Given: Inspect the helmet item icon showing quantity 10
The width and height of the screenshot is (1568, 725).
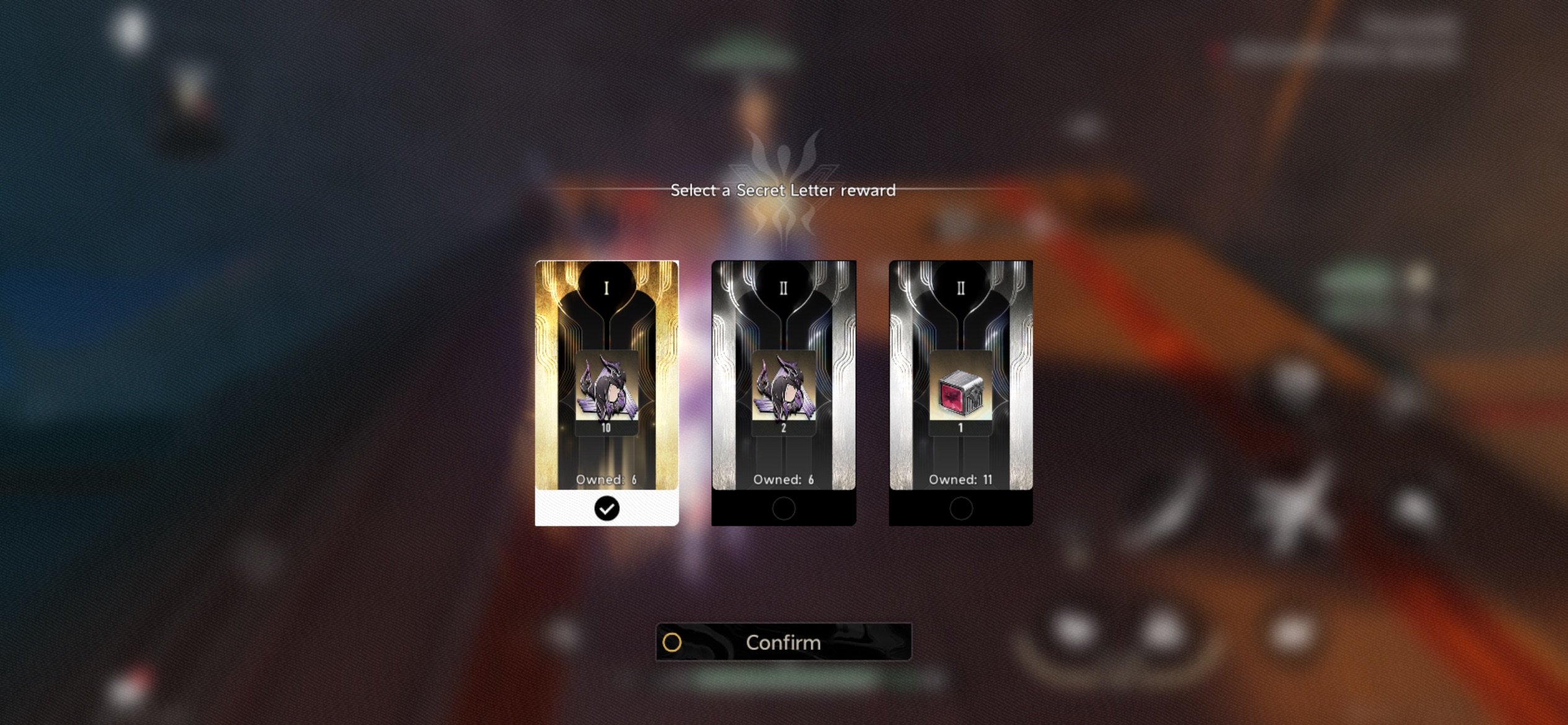Looking at the screenshot, I should coord(606,389).
